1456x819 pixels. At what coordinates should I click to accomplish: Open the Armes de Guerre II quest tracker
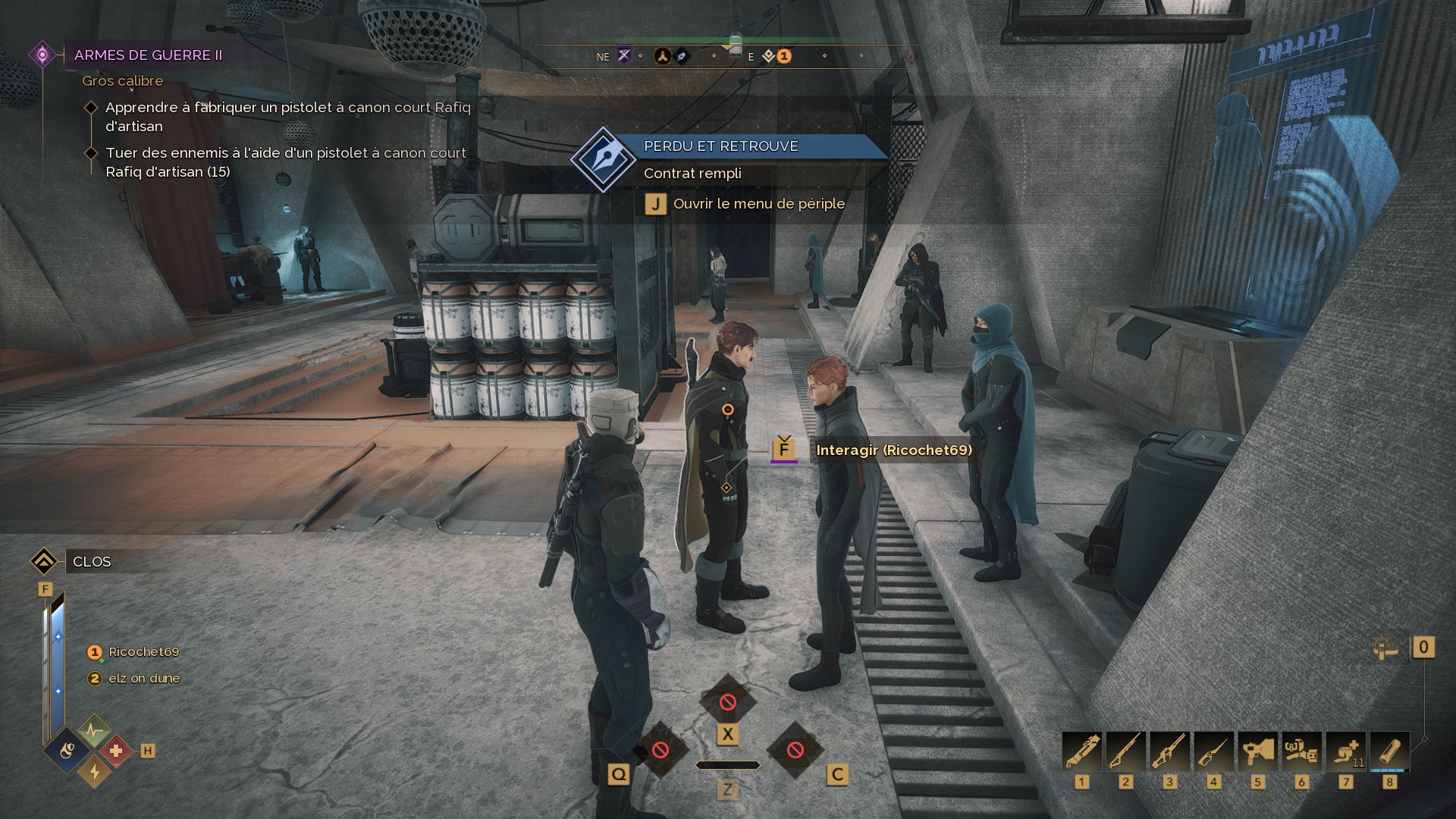pos(148,55)
